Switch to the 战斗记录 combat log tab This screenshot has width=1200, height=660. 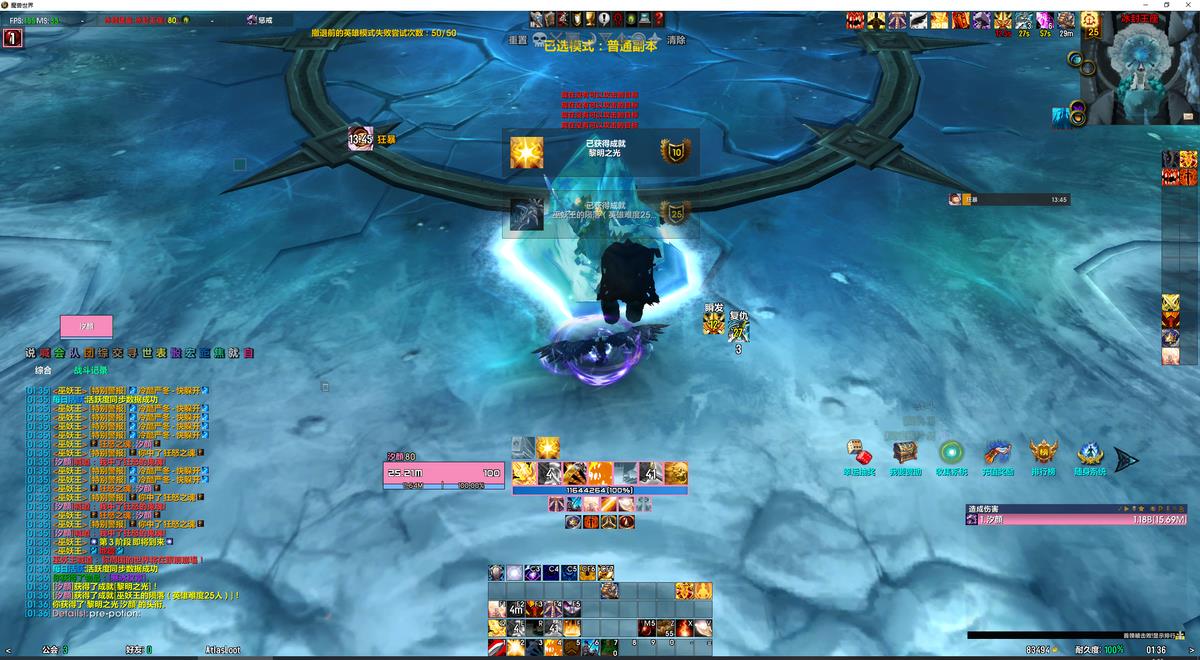[90, 370]
